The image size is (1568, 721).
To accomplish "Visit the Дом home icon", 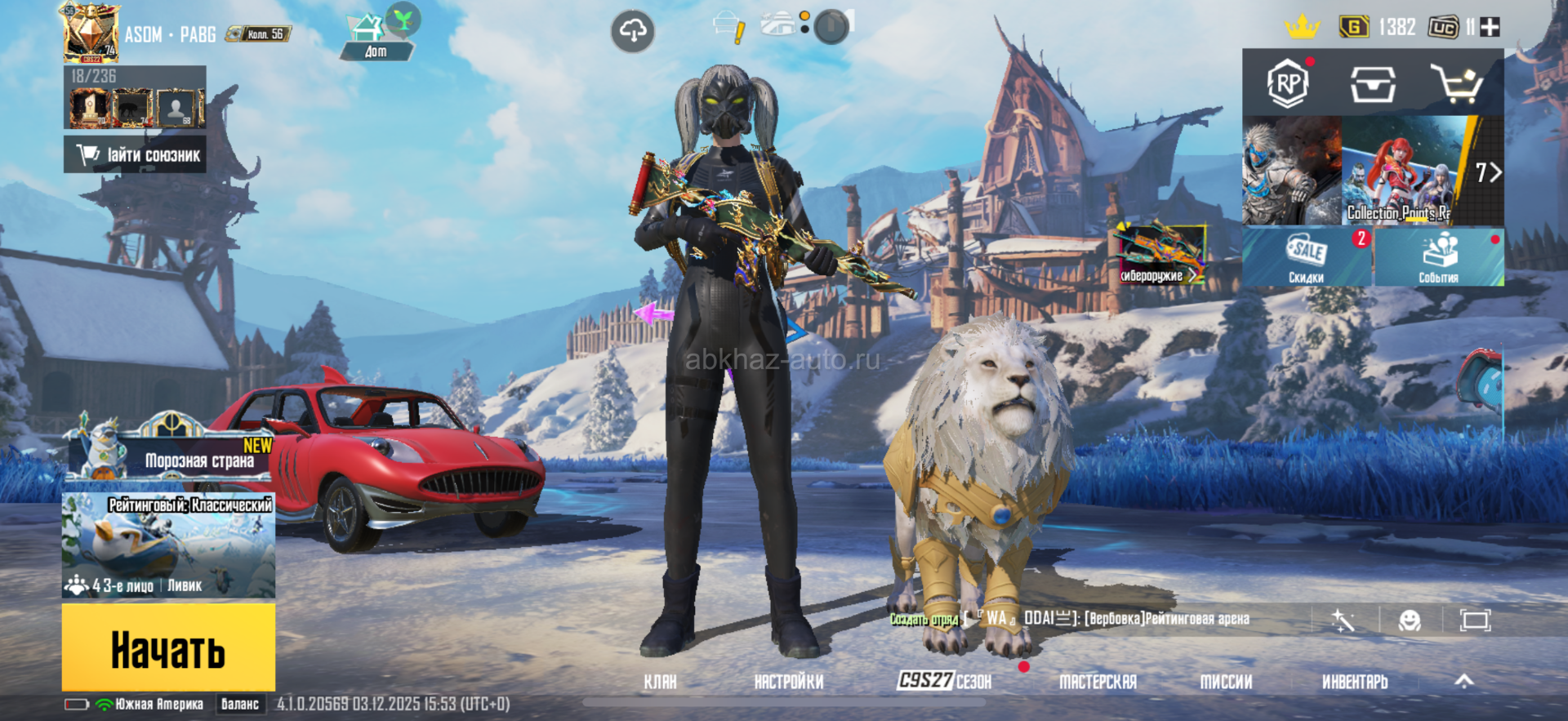I will pyautogui.click(x=376, y=37).
